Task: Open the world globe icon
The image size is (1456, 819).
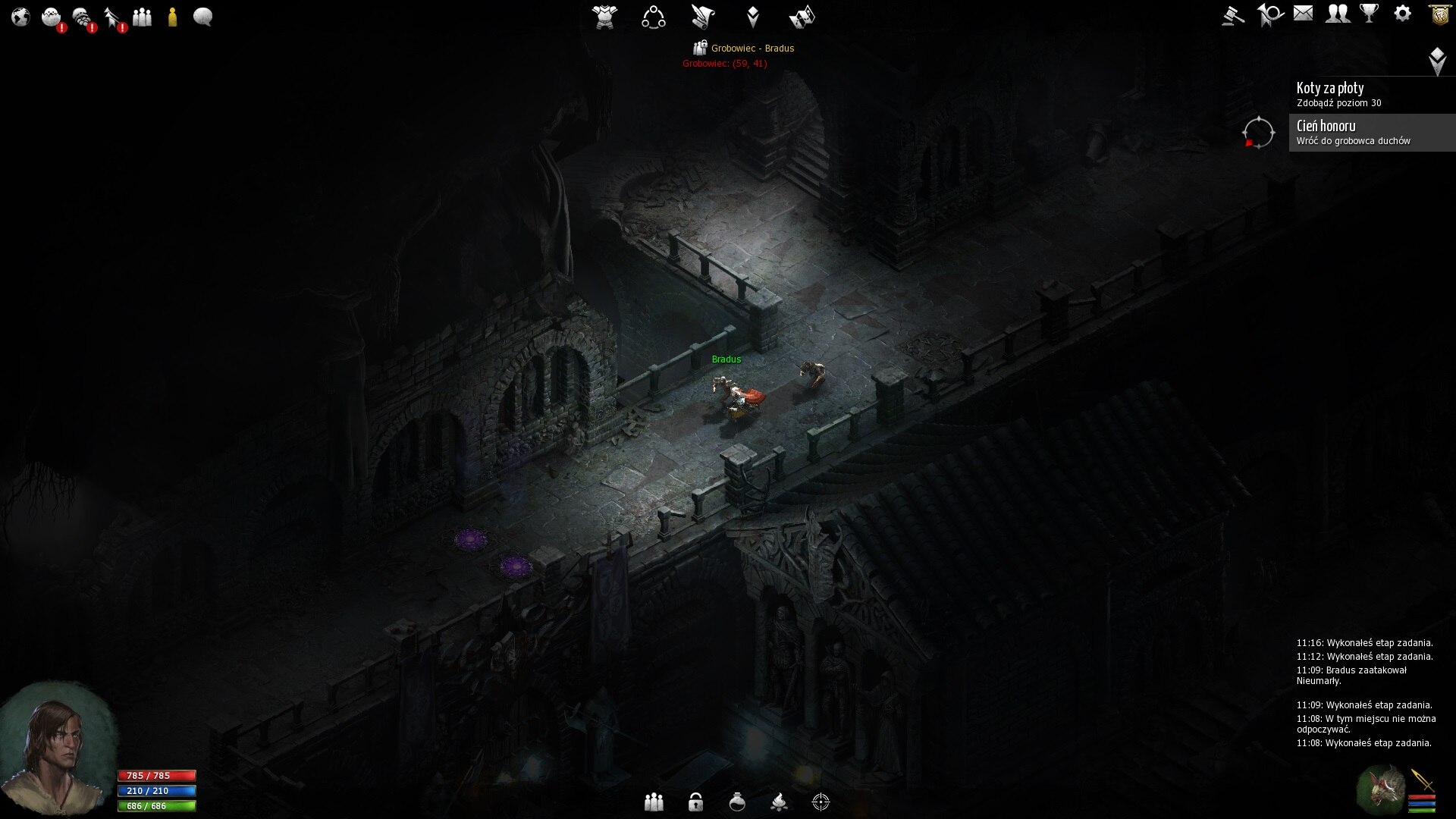Action: 20,17
